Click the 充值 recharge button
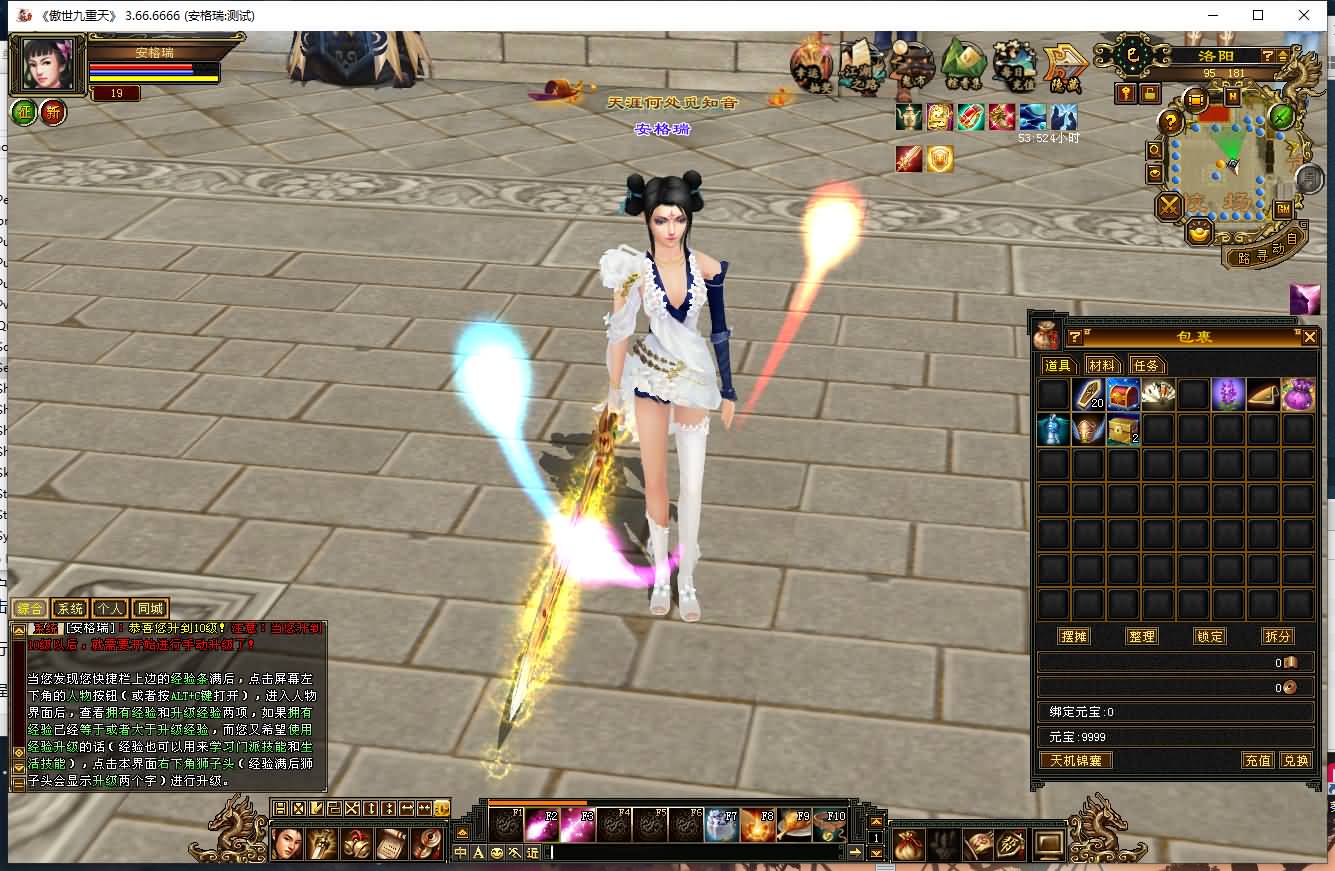 coord(1258,761)
